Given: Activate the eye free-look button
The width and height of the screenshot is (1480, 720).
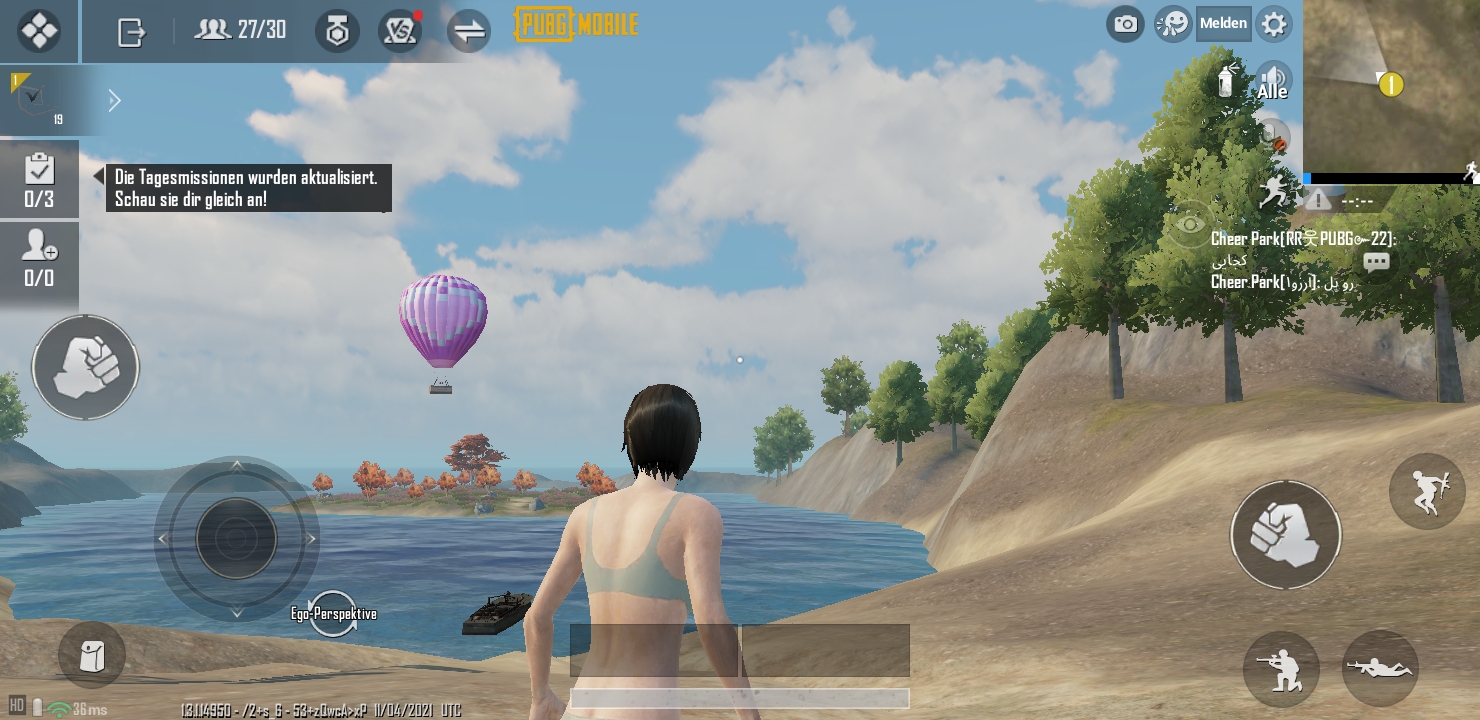Looking at the screenshot, I should [1190, 224].
